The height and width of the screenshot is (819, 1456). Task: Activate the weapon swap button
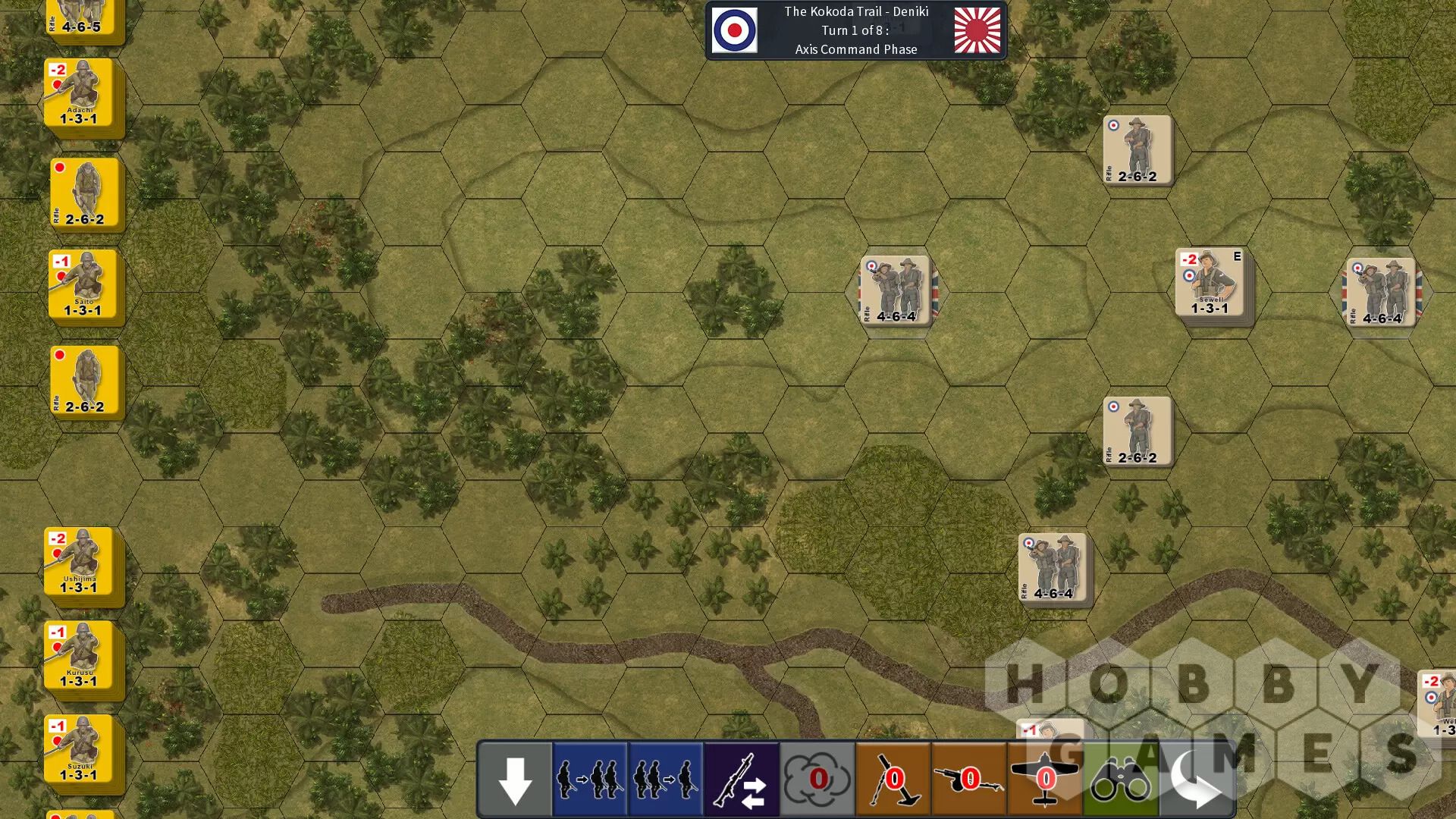(742, 780)
